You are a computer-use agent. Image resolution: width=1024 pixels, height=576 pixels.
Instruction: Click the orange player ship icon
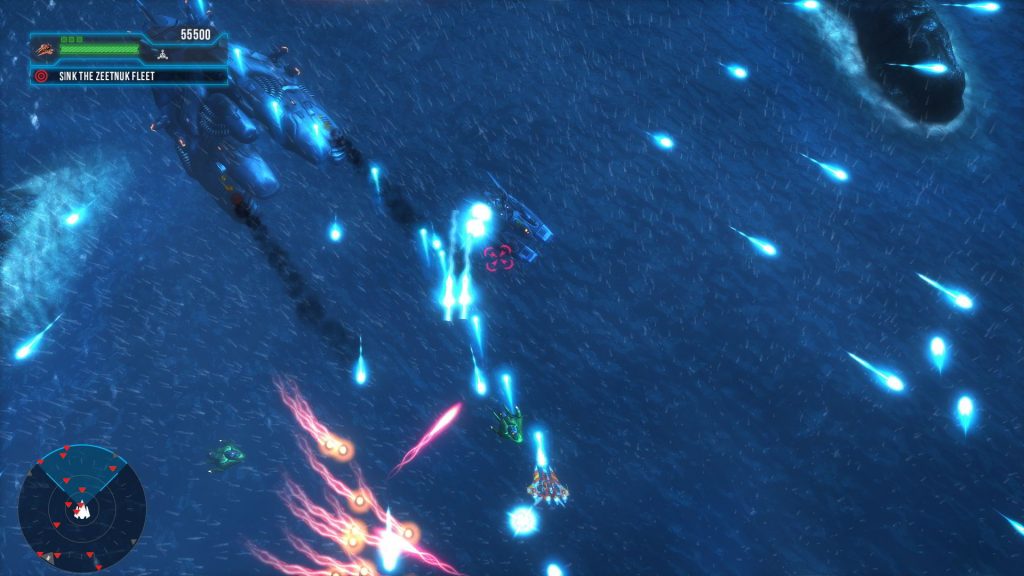[44, 48]
